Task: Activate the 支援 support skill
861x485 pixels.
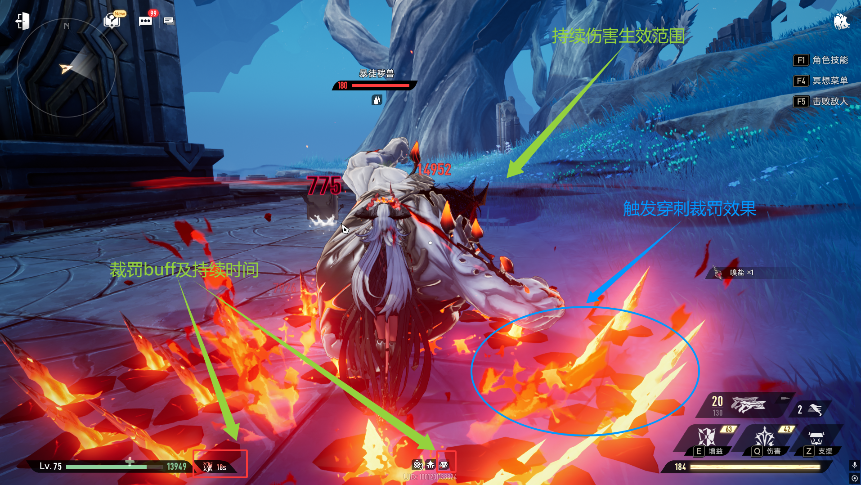Action: [x=816, y=438]
